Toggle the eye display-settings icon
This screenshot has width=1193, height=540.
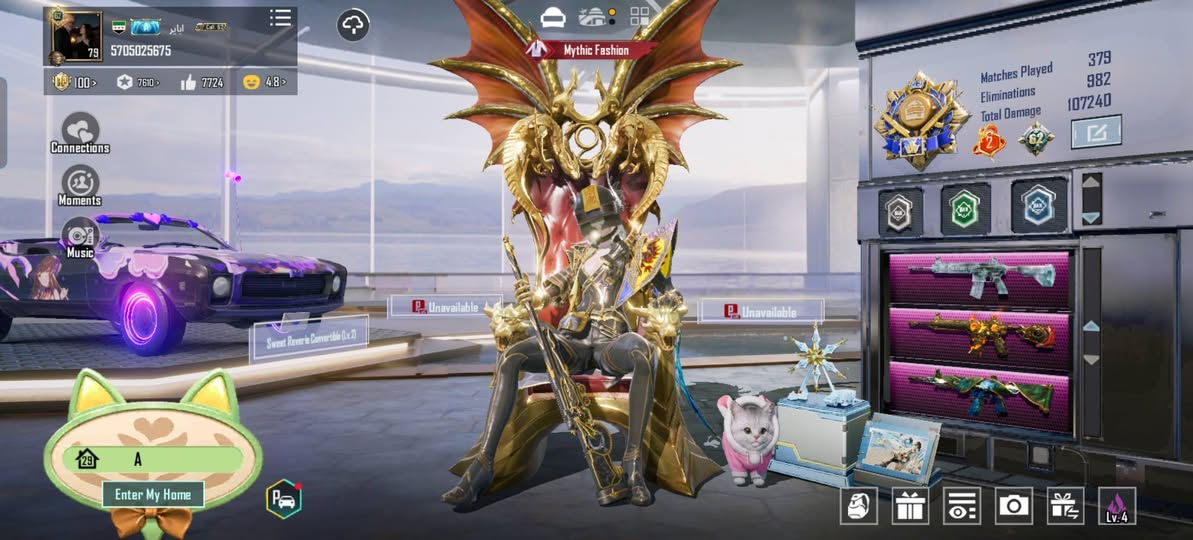pyautogui.click(x=962, y=506)
